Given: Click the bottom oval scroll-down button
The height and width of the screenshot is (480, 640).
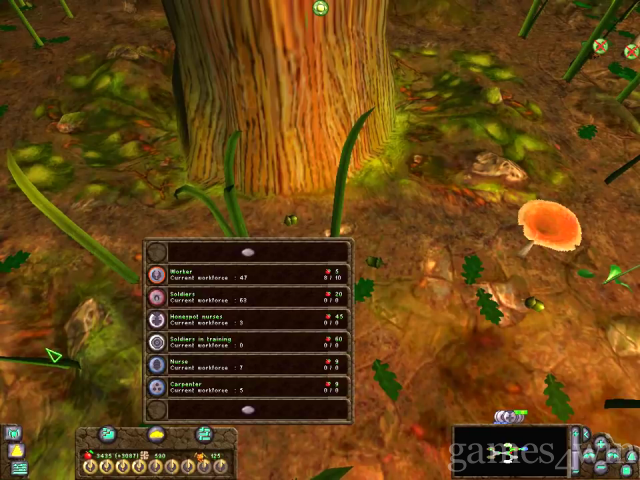Looking at the screenshot, I should click(248, 409).
